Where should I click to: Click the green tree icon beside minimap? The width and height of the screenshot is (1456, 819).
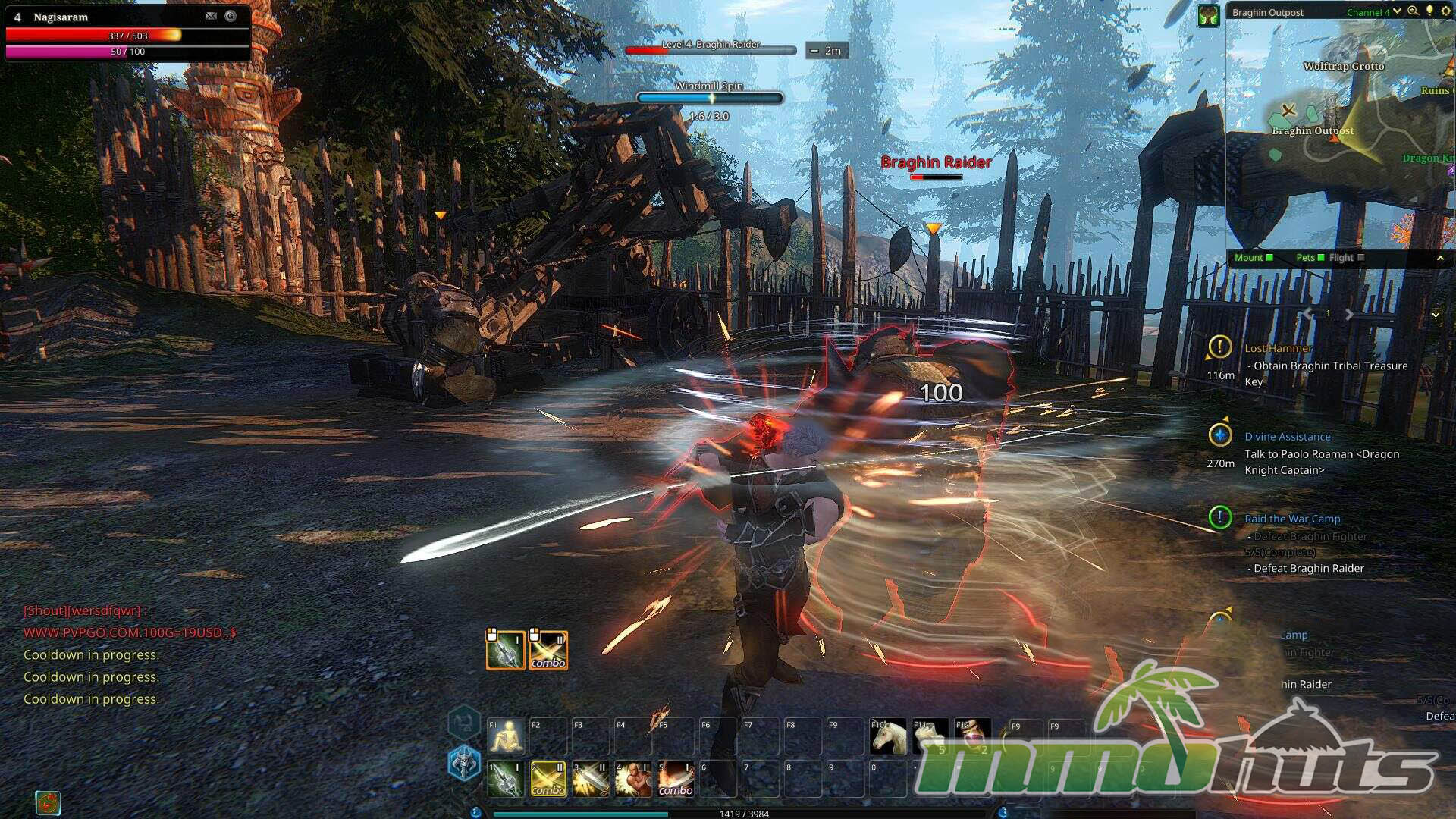(x=1208, y=15)
